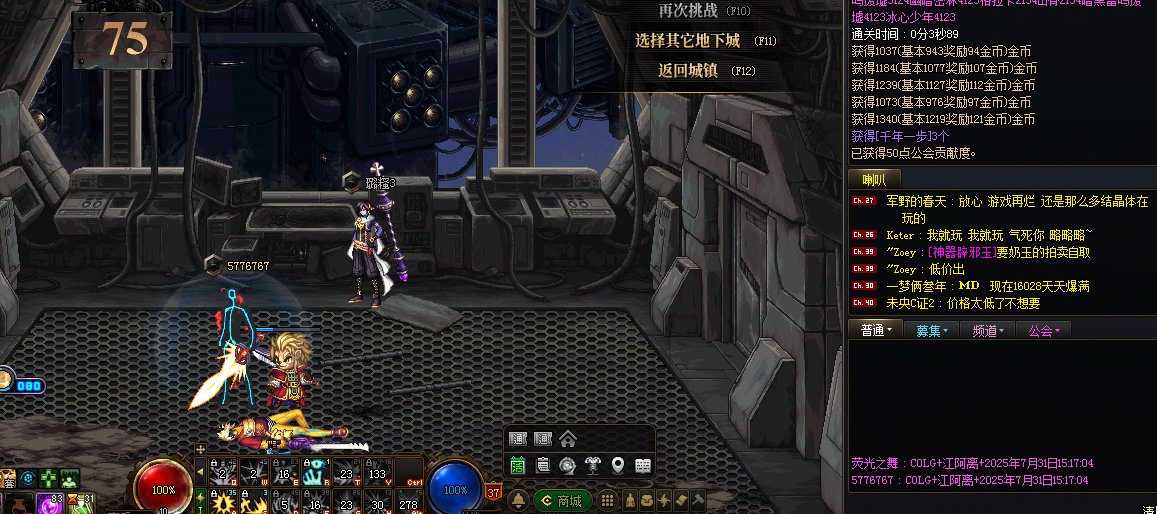Open the 商城 shop button

(561, 500)
